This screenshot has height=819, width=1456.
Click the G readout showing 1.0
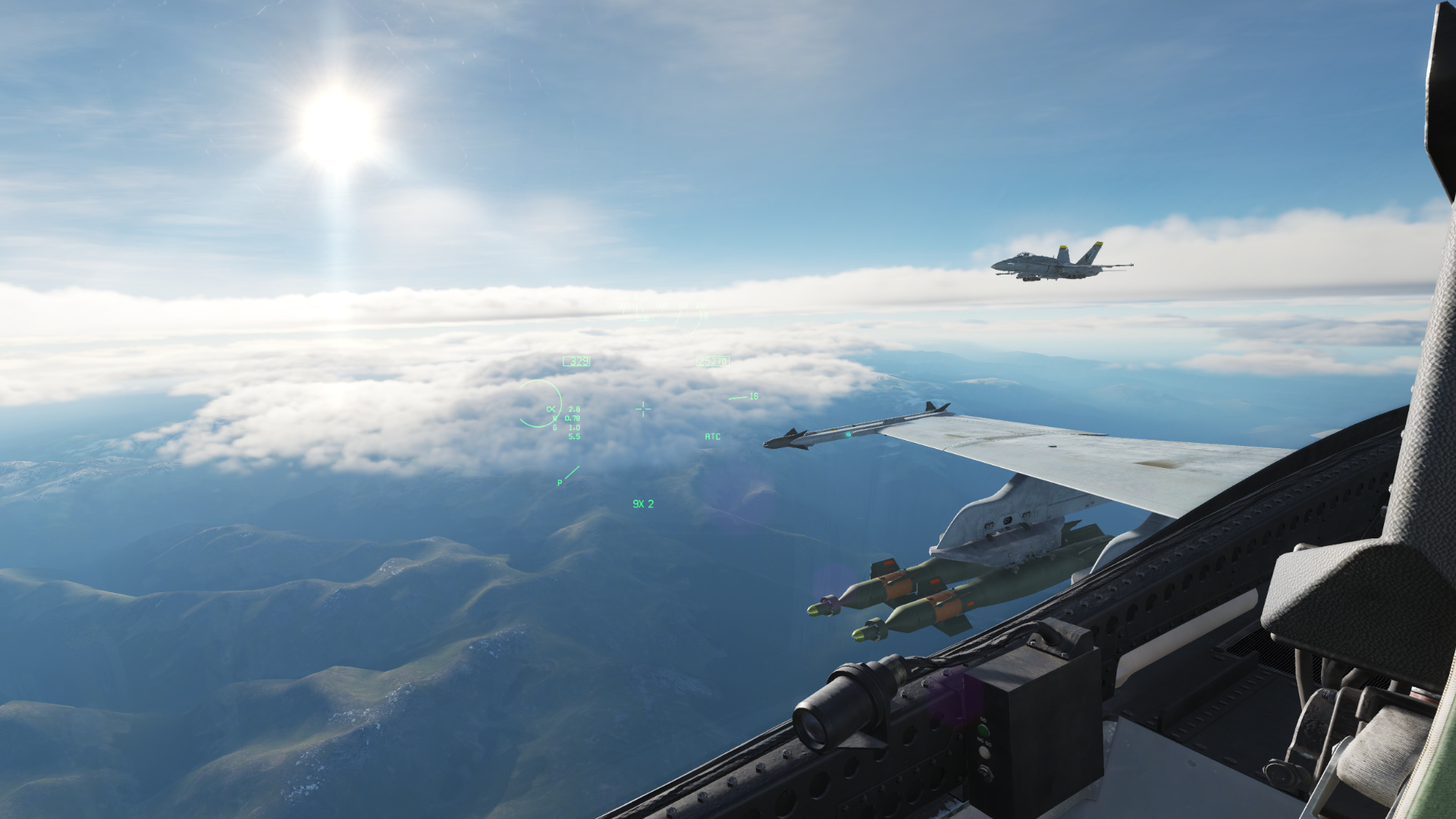(575, 427)
